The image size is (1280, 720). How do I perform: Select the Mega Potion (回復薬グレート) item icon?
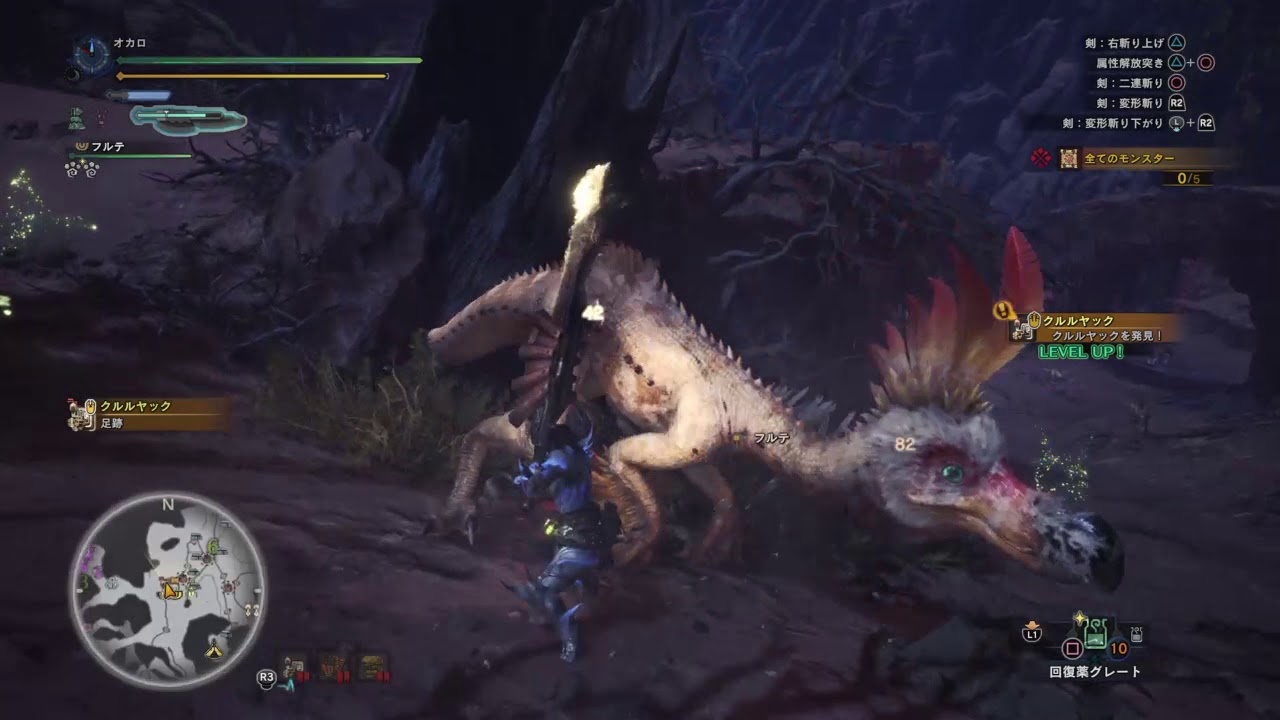1095,632
